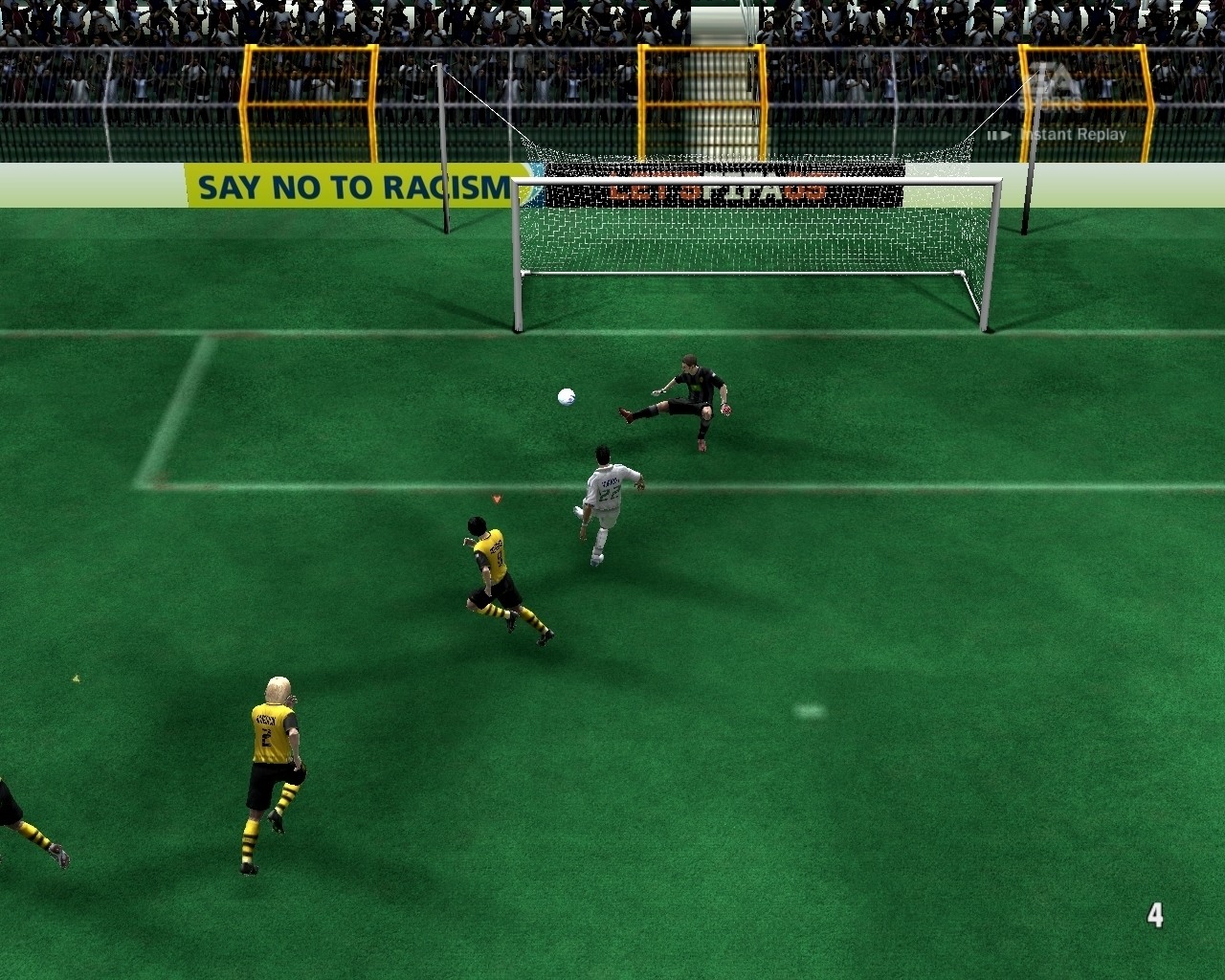Click the Instant Replay play icon
The image size is (1225, 980).
tap(1006, 135)
